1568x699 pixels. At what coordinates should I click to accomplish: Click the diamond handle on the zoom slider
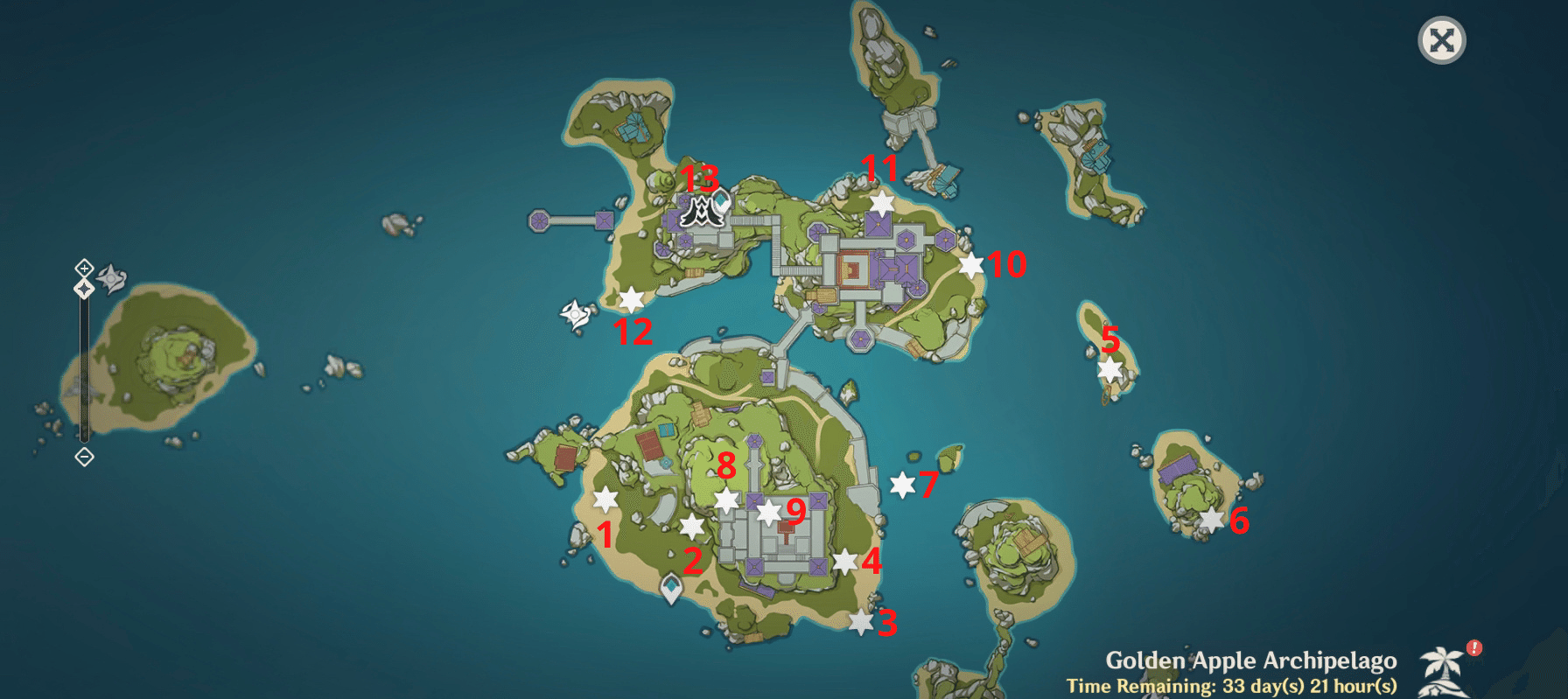point(84,288)
